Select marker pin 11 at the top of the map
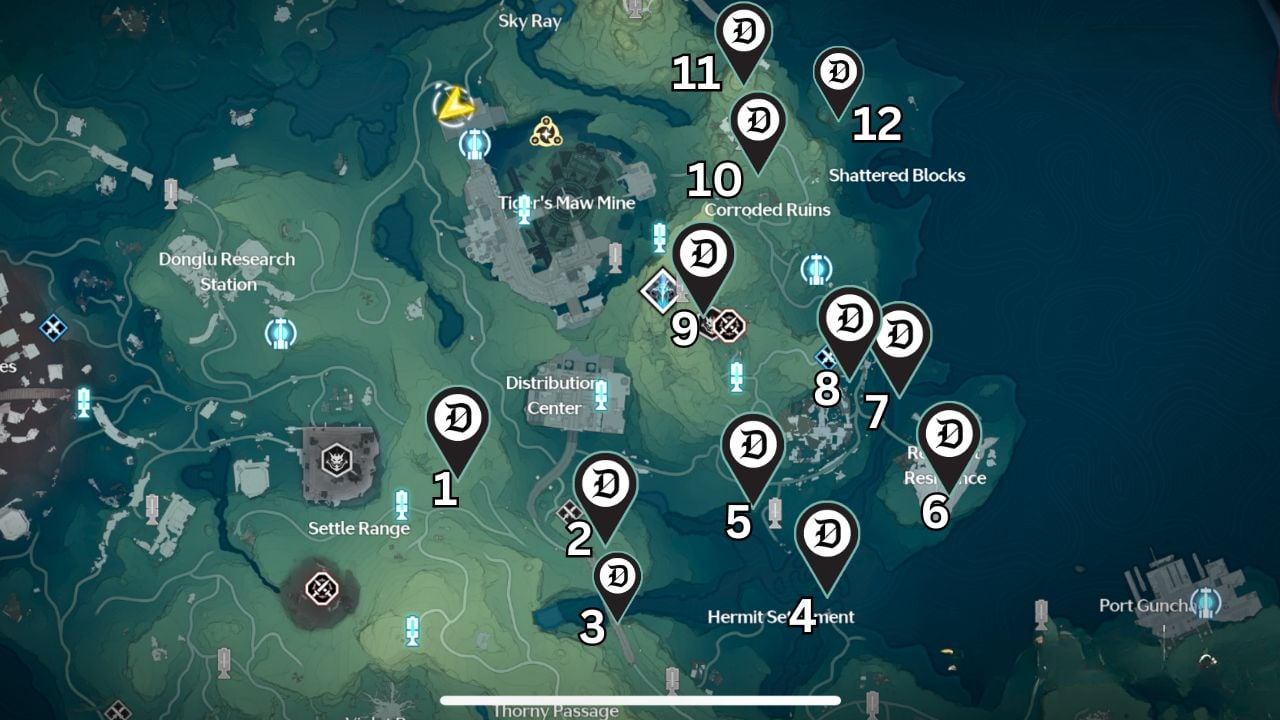Viewport: 1280px width, 720px height. point(742,27)
